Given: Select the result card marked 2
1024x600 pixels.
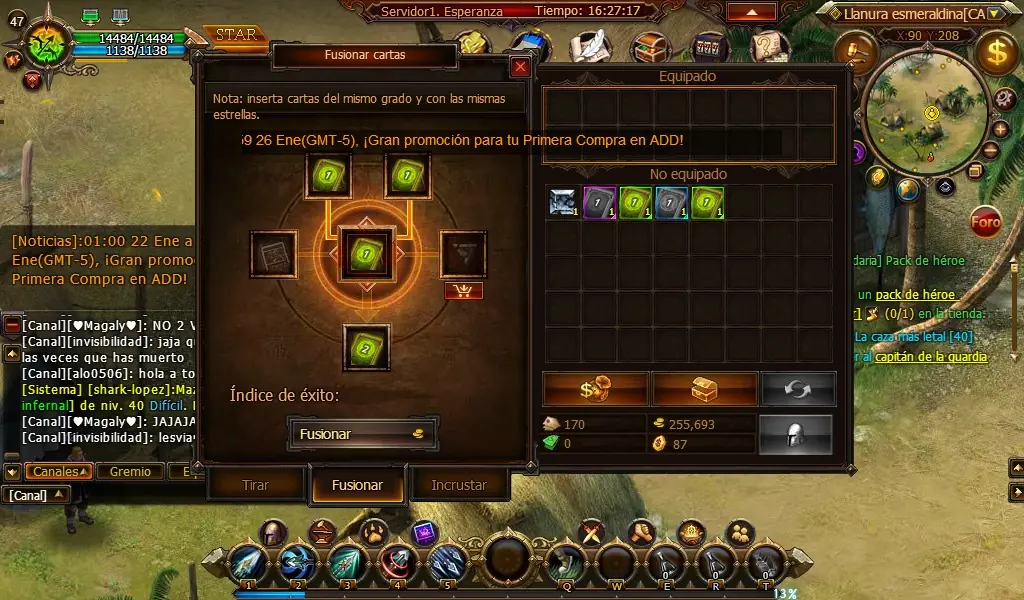Looking at the screenshot, I should tap(366, 347).
